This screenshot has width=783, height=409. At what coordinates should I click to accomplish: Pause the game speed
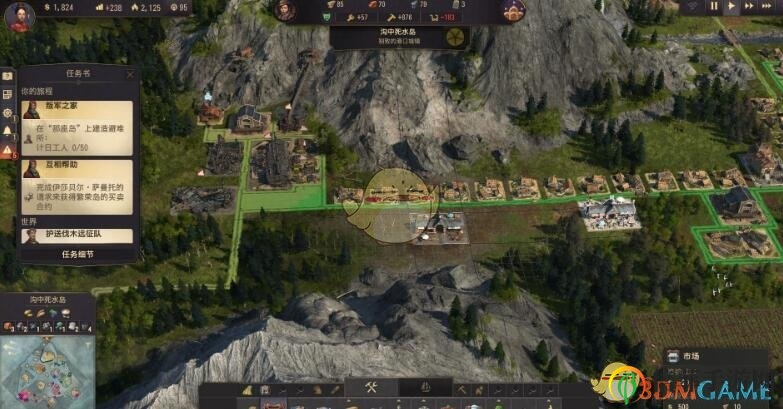(x=714, y=6)
